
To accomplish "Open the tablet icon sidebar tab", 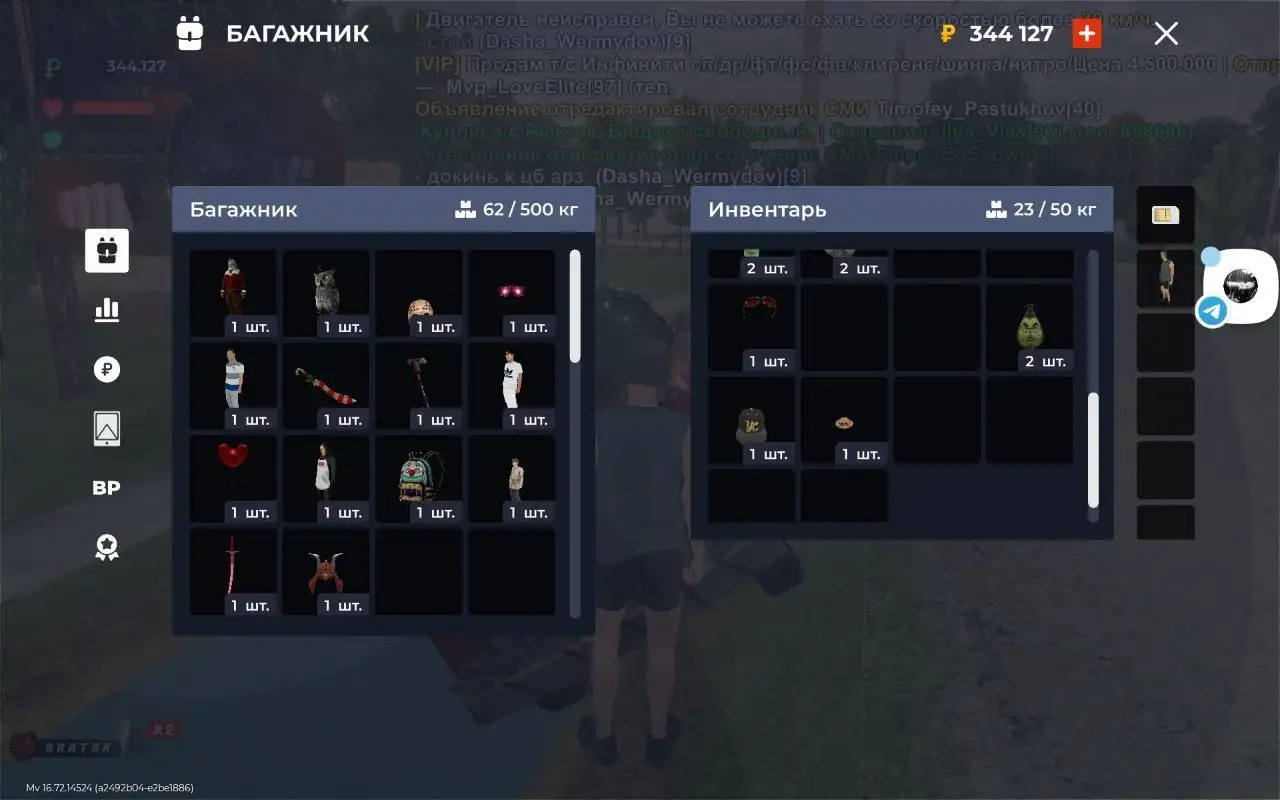I will tap(107, 429).
